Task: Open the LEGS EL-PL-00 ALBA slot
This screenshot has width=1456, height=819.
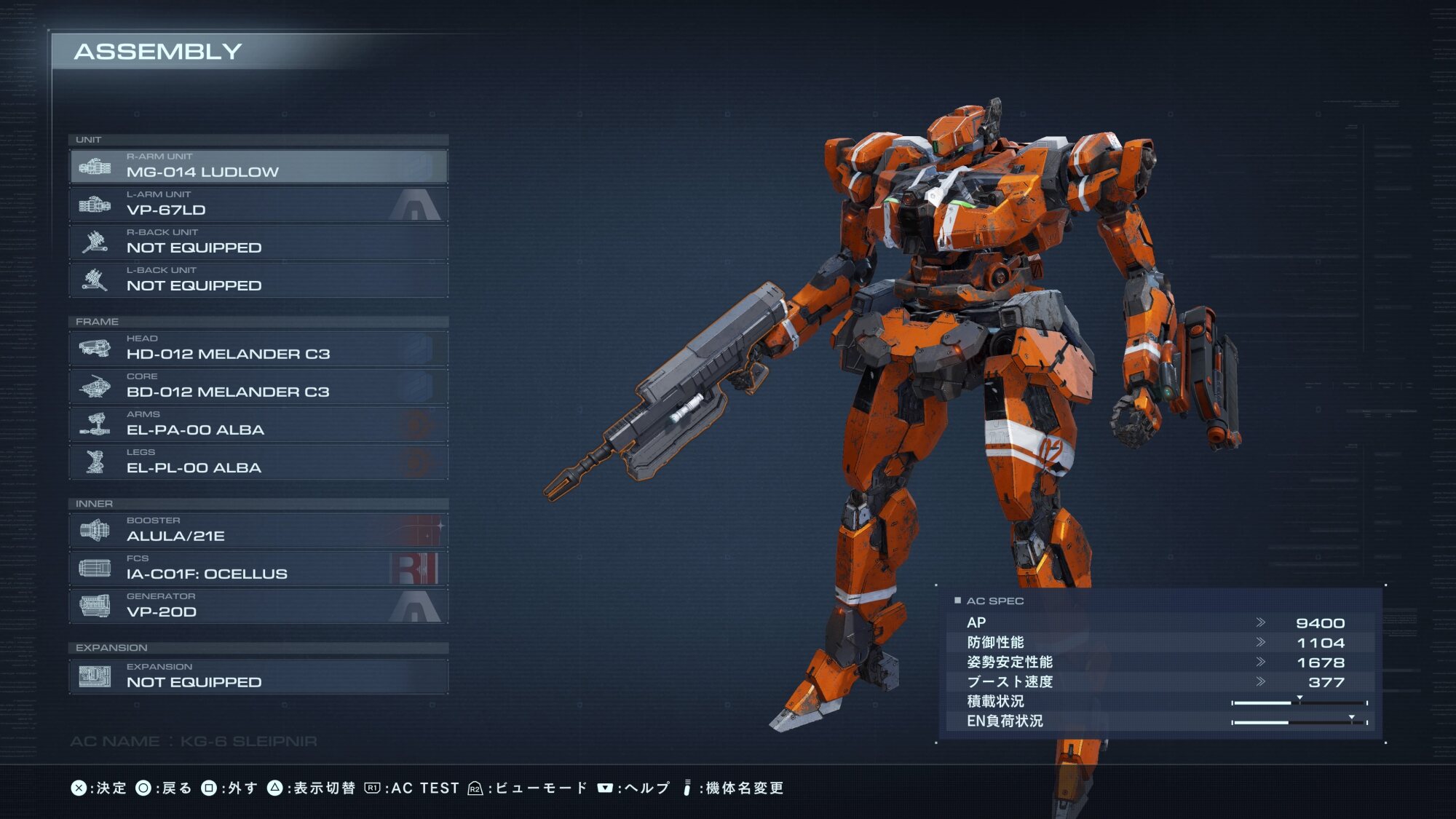Action: click(258, 462)
